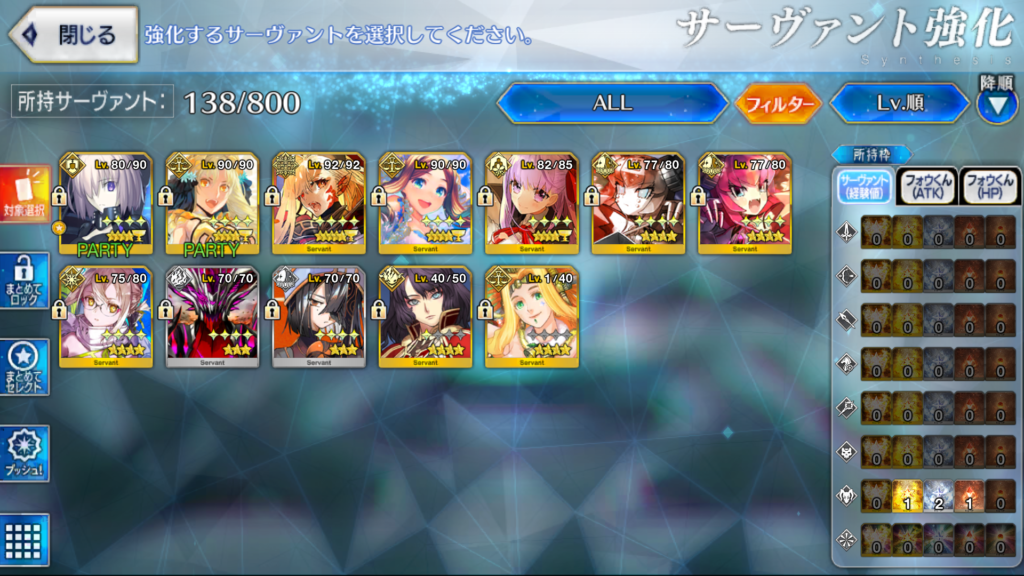The height and width of the screenshot is (576, 1024).
Task: Choose the Lv.1/40 blonde servant card
Action: [531, 317]
